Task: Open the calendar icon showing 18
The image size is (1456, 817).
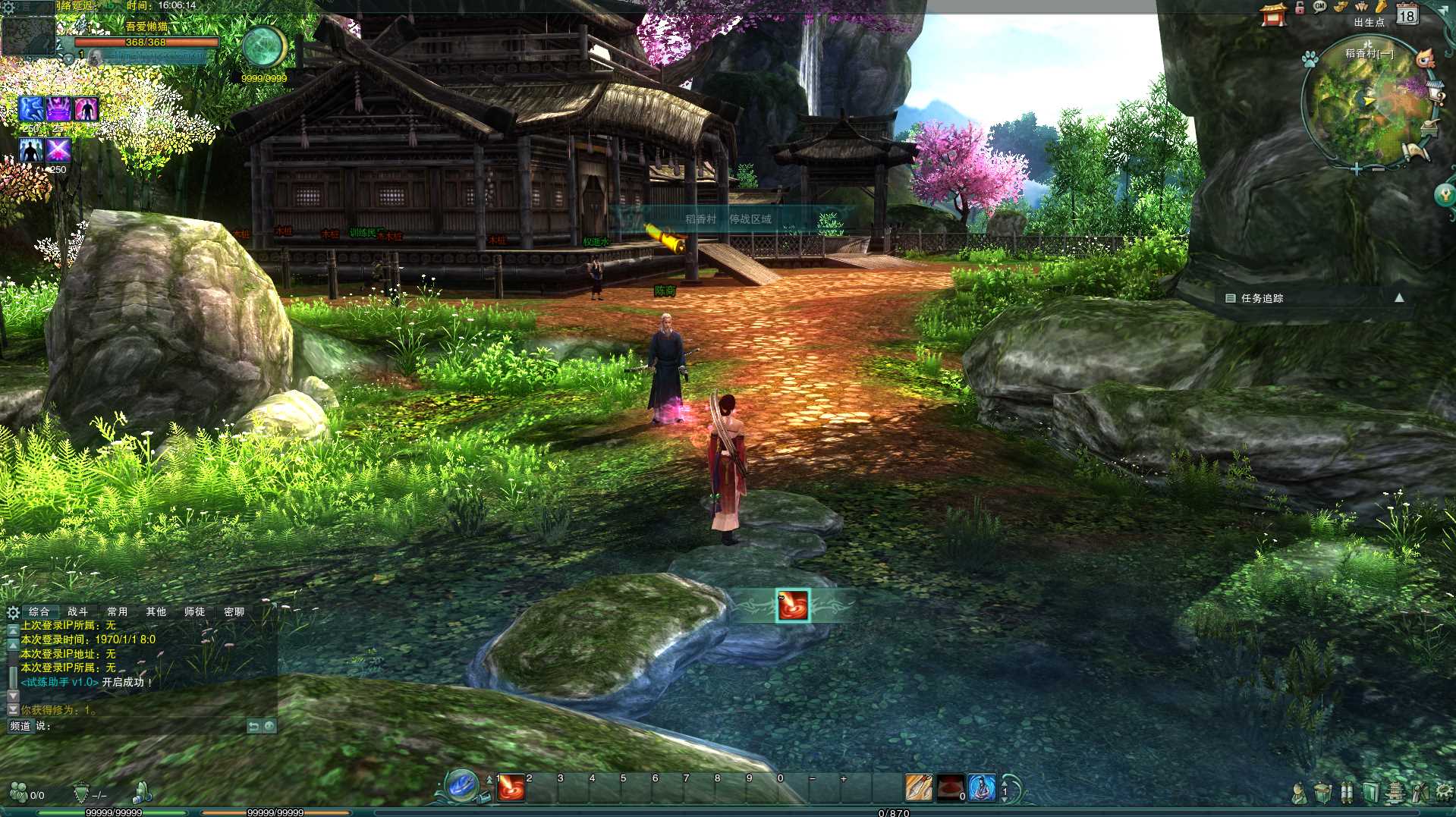Action: (1407, 14)
